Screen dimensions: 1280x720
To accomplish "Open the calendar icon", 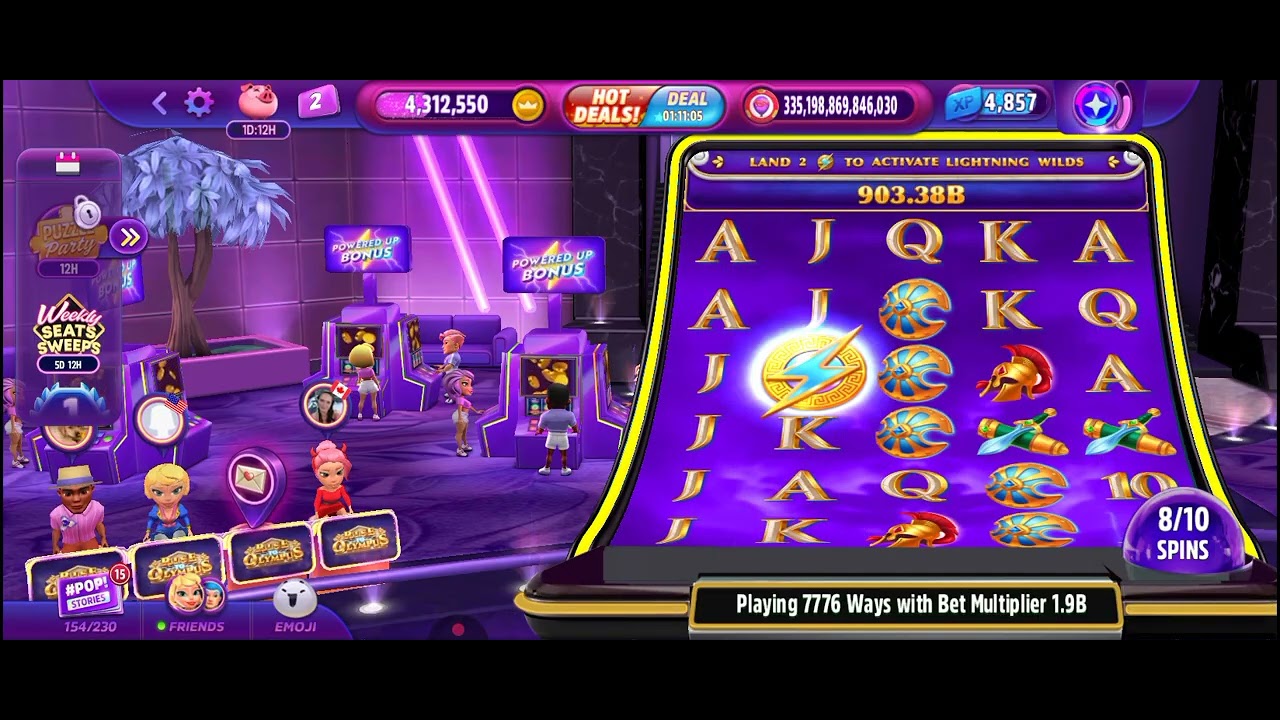I will click(67, 165).
